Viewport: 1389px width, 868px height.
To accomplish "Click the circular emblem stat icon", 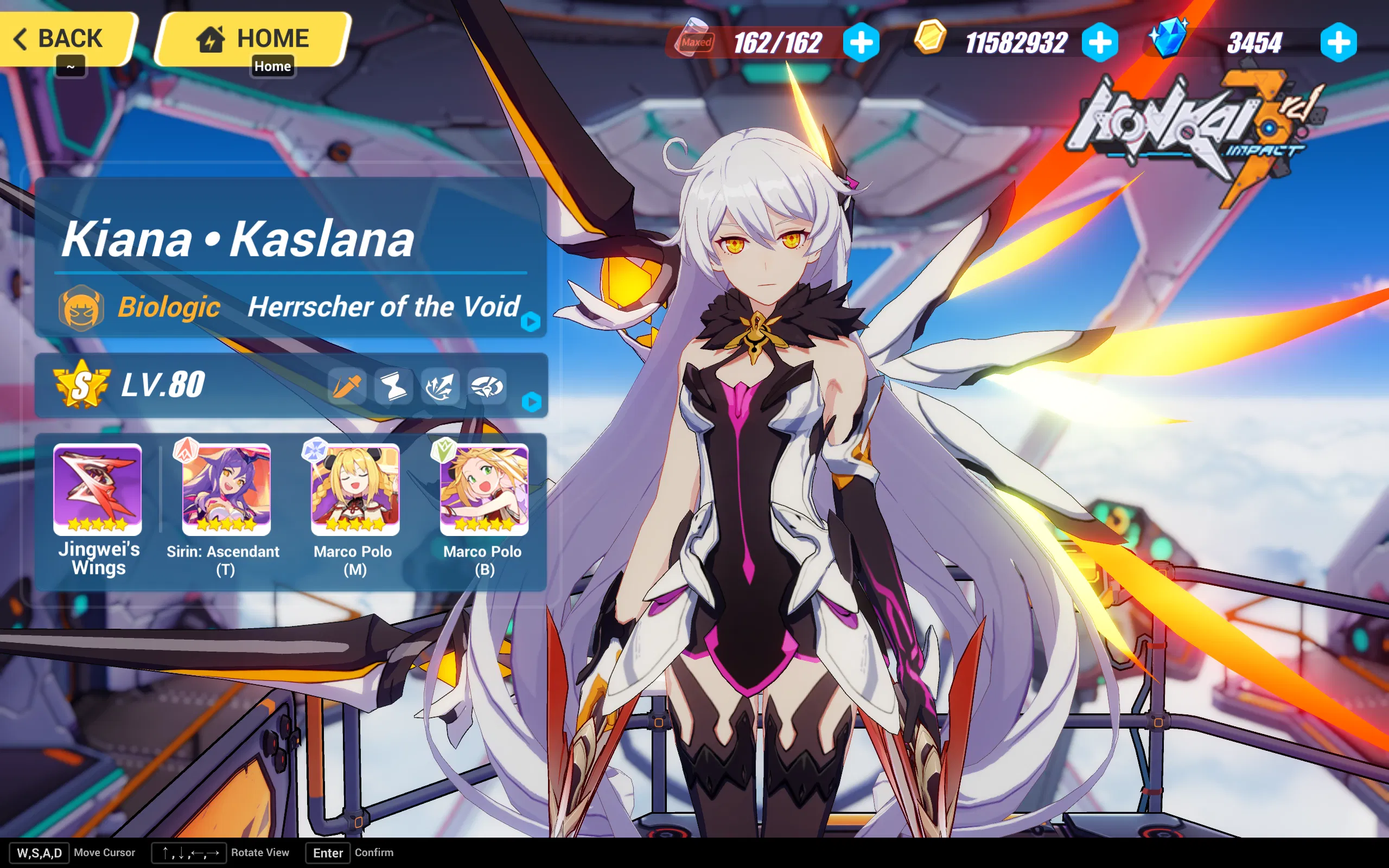I will point(487,387).
